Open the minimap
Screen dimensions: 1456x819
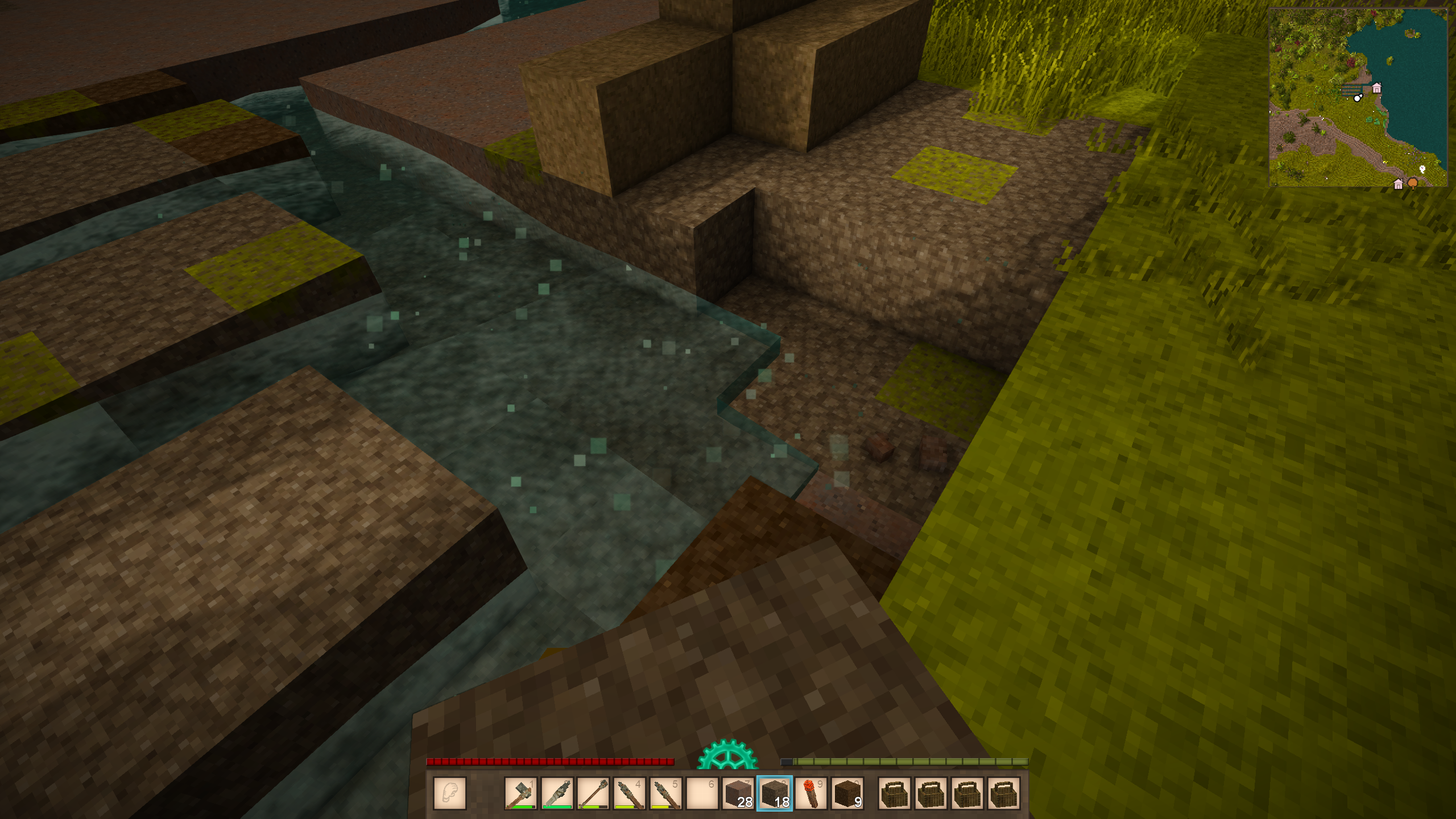tap(1358, 97)
